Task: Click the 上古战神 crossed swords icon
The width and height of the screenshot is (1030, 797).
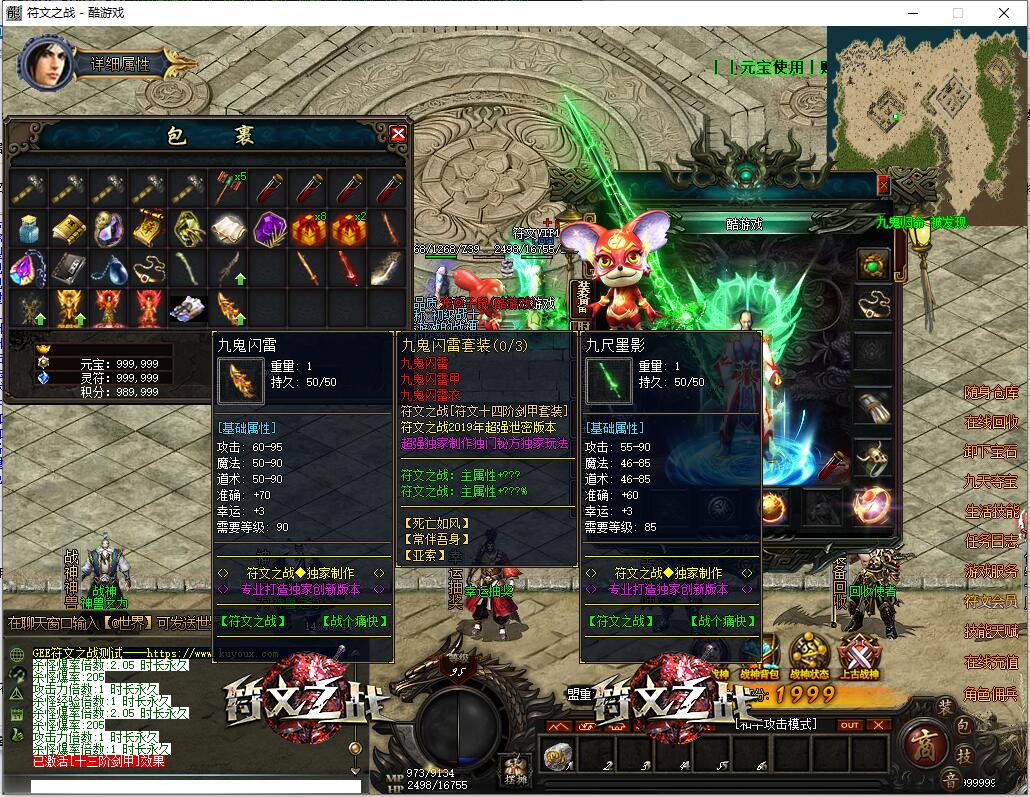Action: pos(859,655)
